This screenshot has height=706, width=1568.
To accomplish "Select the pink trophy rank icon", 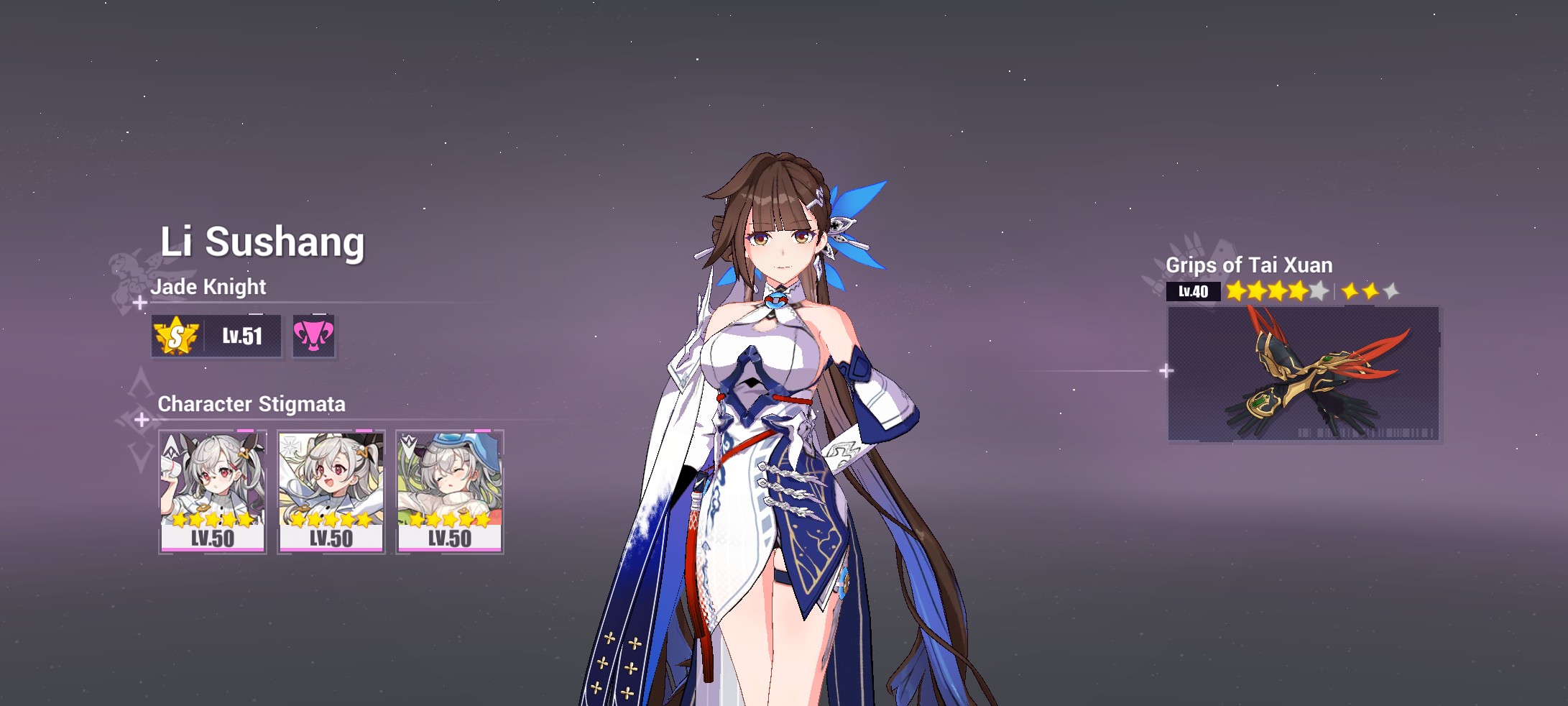I will pos(313,336).
